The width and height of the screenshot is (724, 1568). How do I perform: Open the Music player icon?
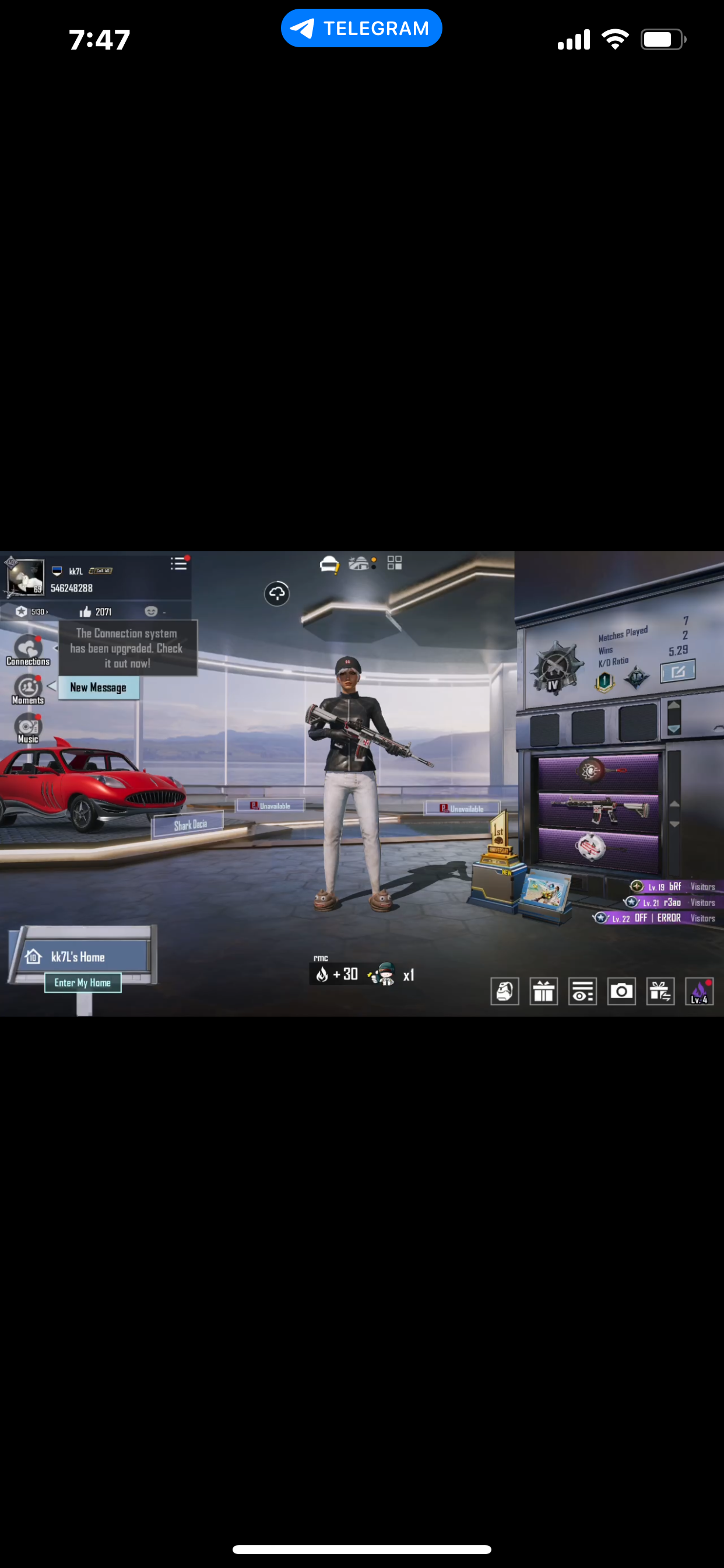click(28, 729)
